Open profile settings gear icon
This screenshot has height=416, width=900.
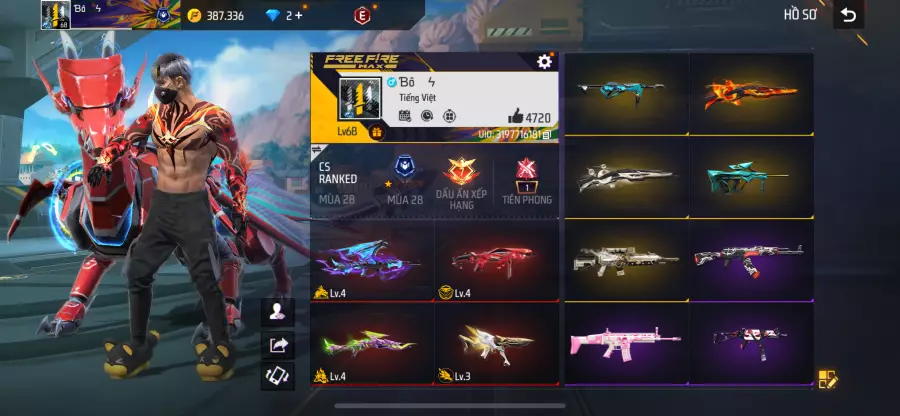click(544, 62)
